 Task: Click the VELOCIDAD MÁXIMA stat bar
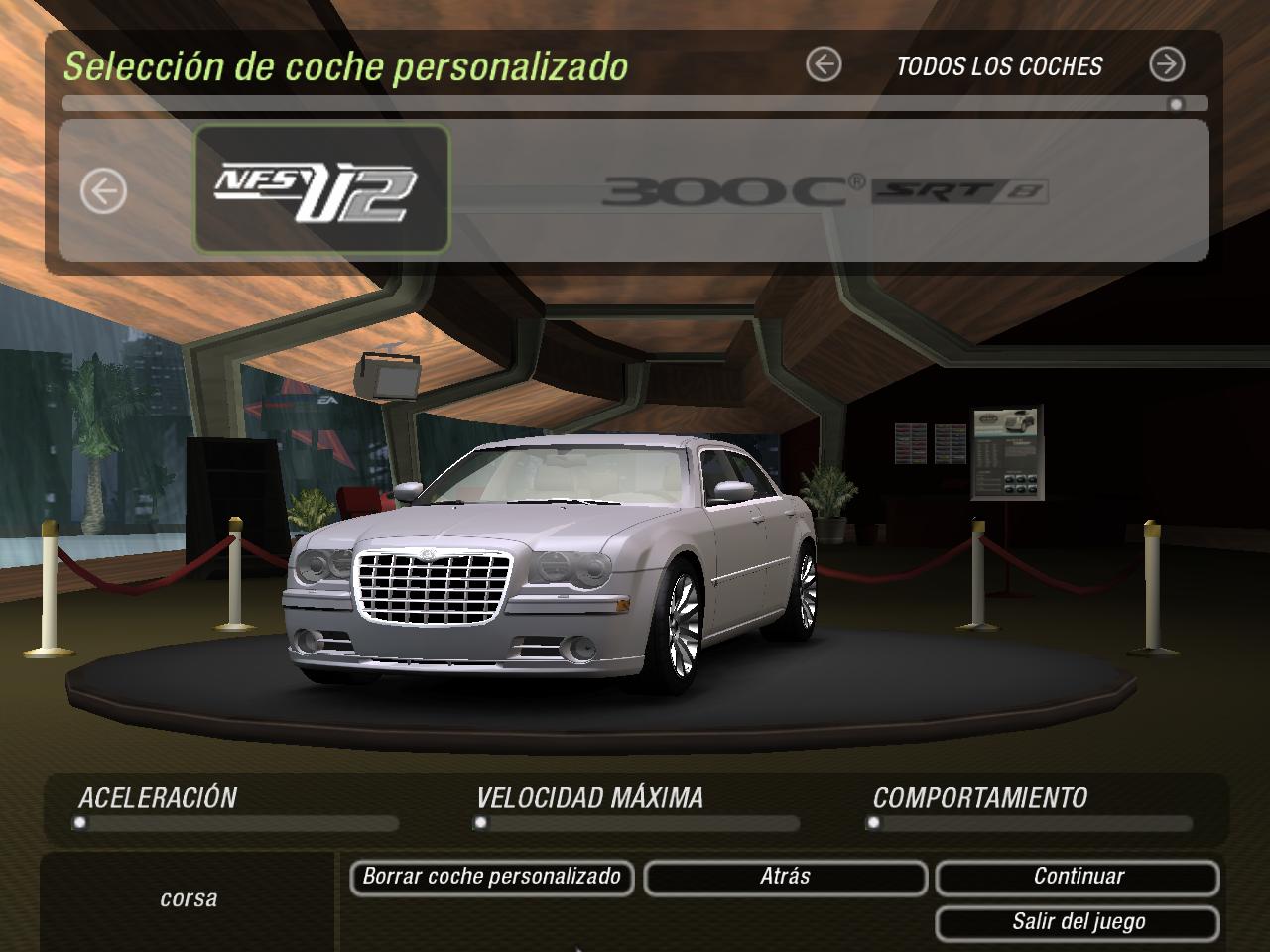coord(635,822)
